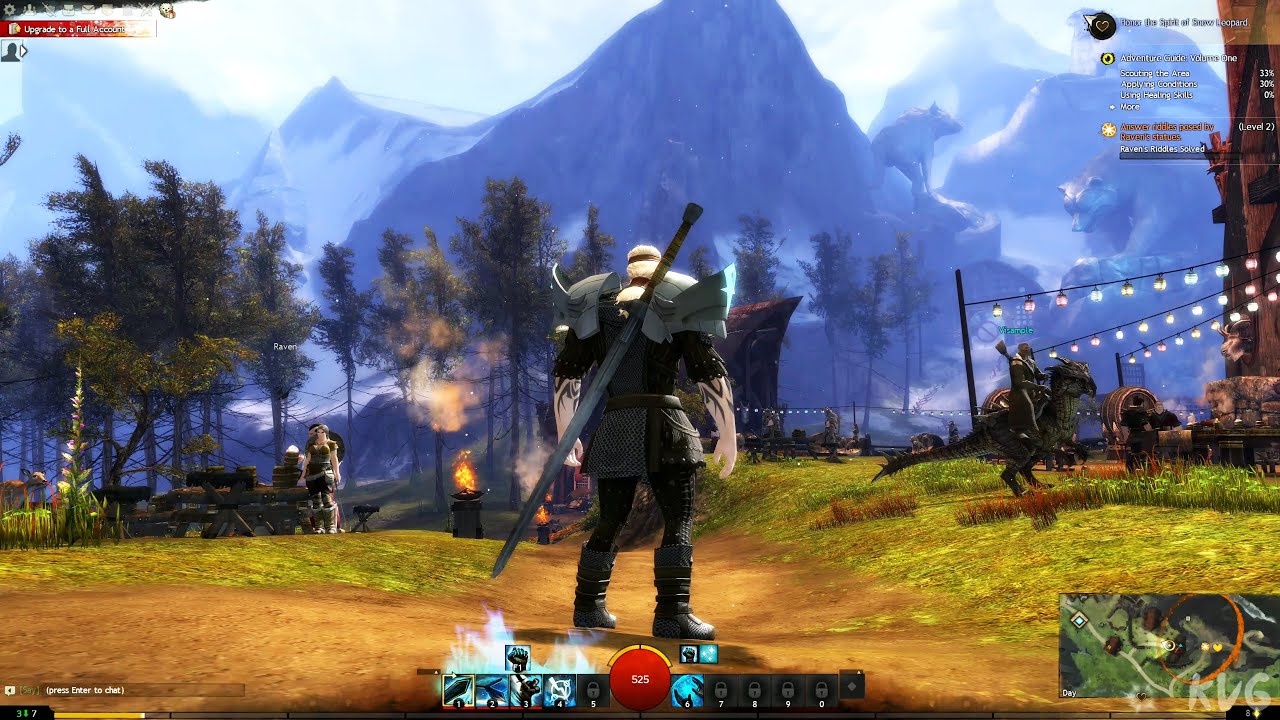Open the inventory bag icon
The image size is (1280, 720).
tap(68, 10)
